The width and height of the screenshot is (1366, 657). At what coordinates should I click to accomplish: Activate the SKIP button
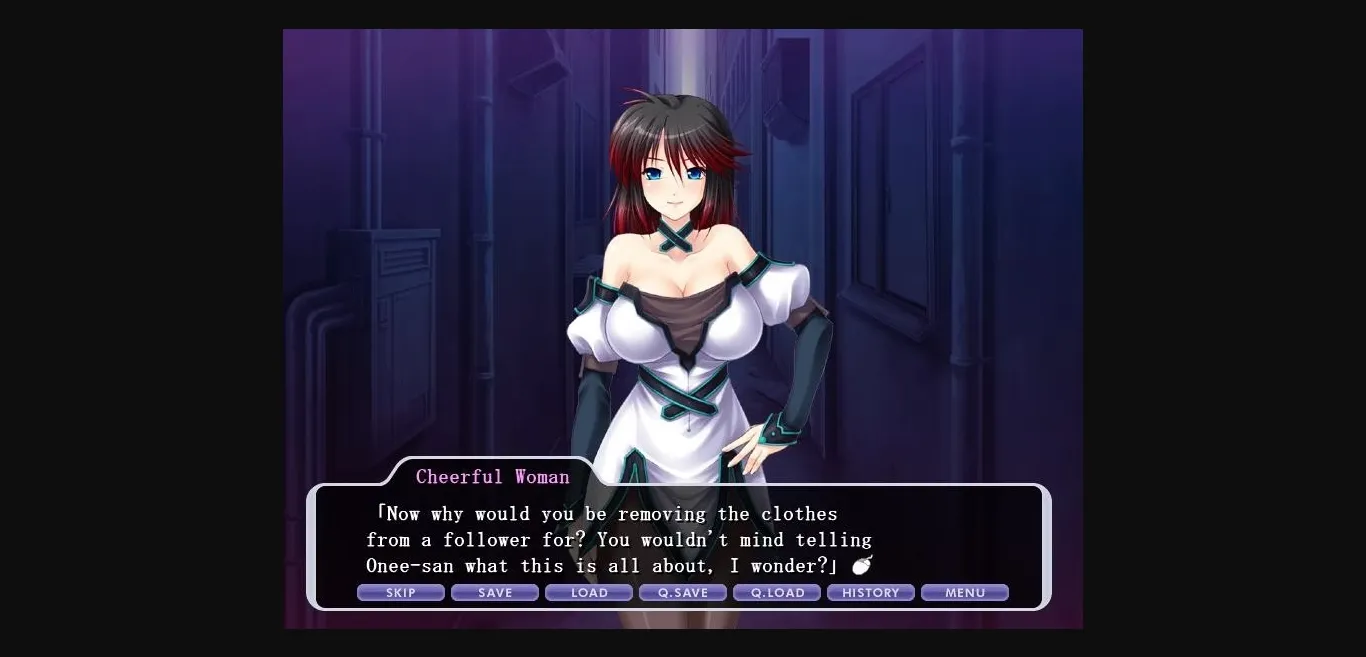[x=401, y=593]
